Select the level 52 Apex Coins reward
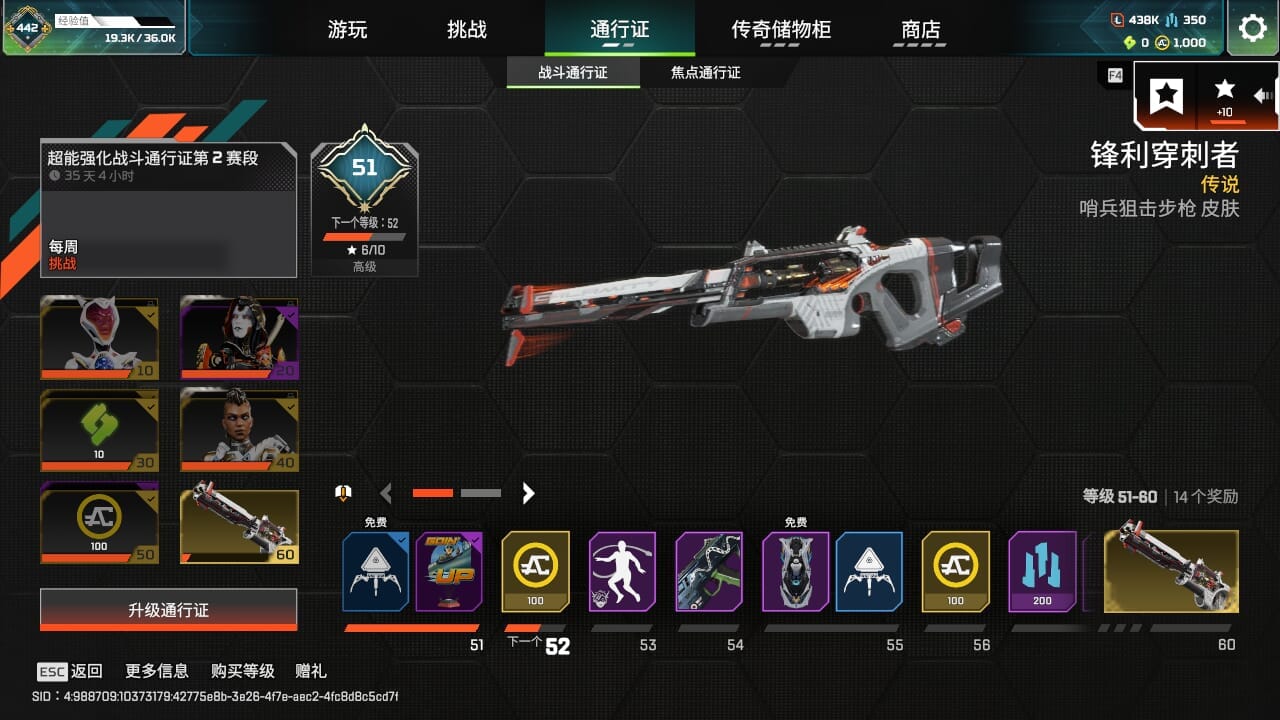The width and height of the screenshot is (1280, 720). click(535, 571)
